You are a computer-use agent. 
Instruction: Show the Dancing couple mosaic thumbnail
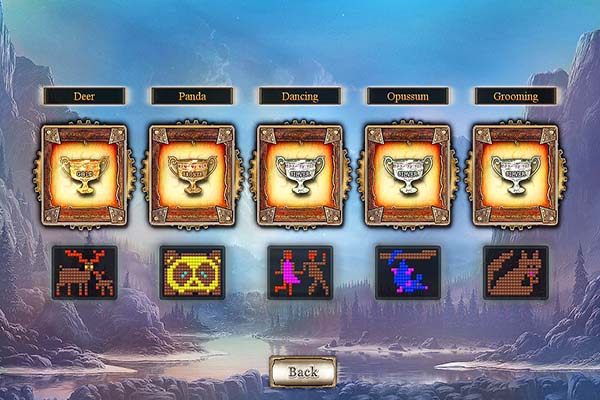(x=300, y=272)
